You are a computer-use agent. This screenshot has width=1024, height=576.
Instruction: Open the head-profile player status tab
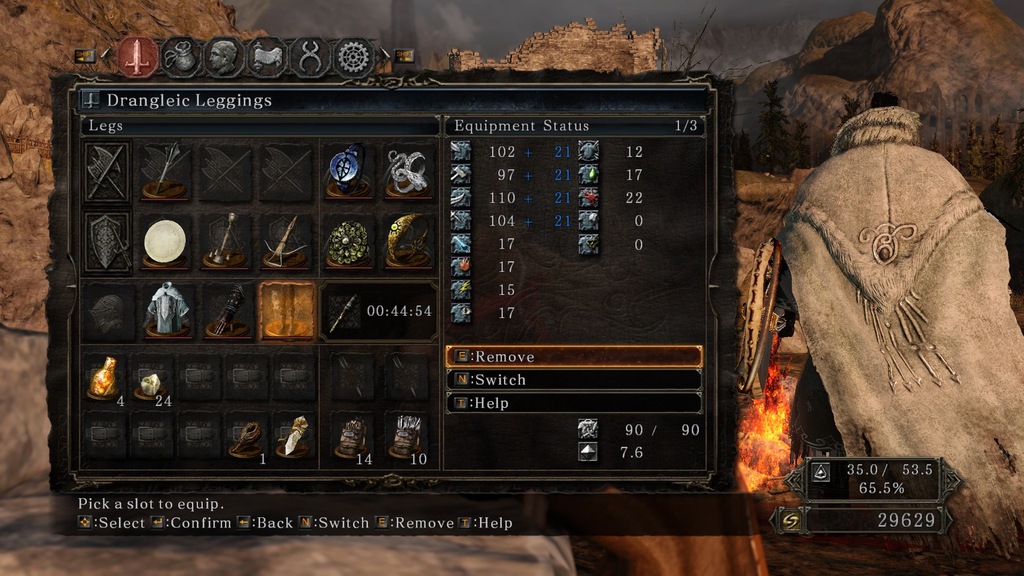point(223,57)
